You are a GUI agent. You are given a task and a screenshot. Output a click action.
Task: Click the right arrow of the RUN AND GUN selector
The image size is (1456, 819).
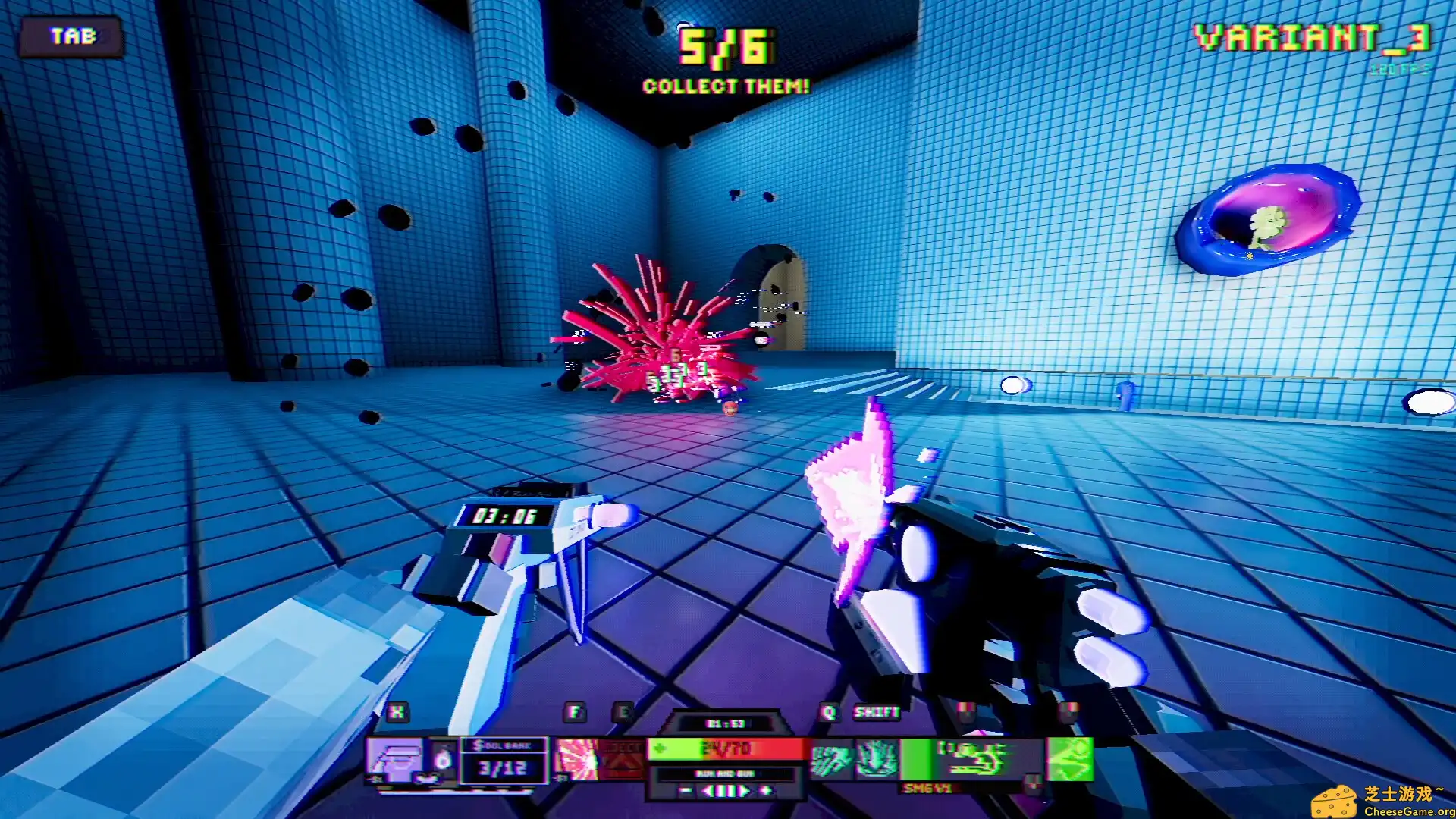(747, 791)
